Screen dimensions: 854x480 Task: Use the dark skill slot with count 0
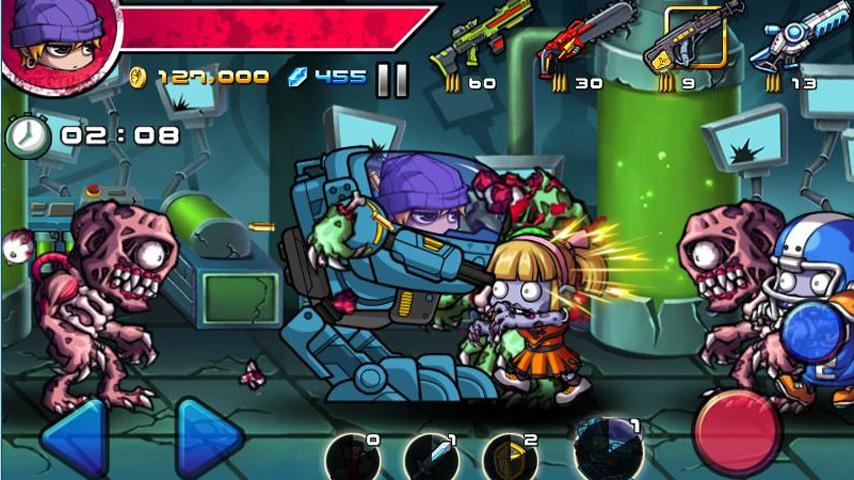(352, 458)
